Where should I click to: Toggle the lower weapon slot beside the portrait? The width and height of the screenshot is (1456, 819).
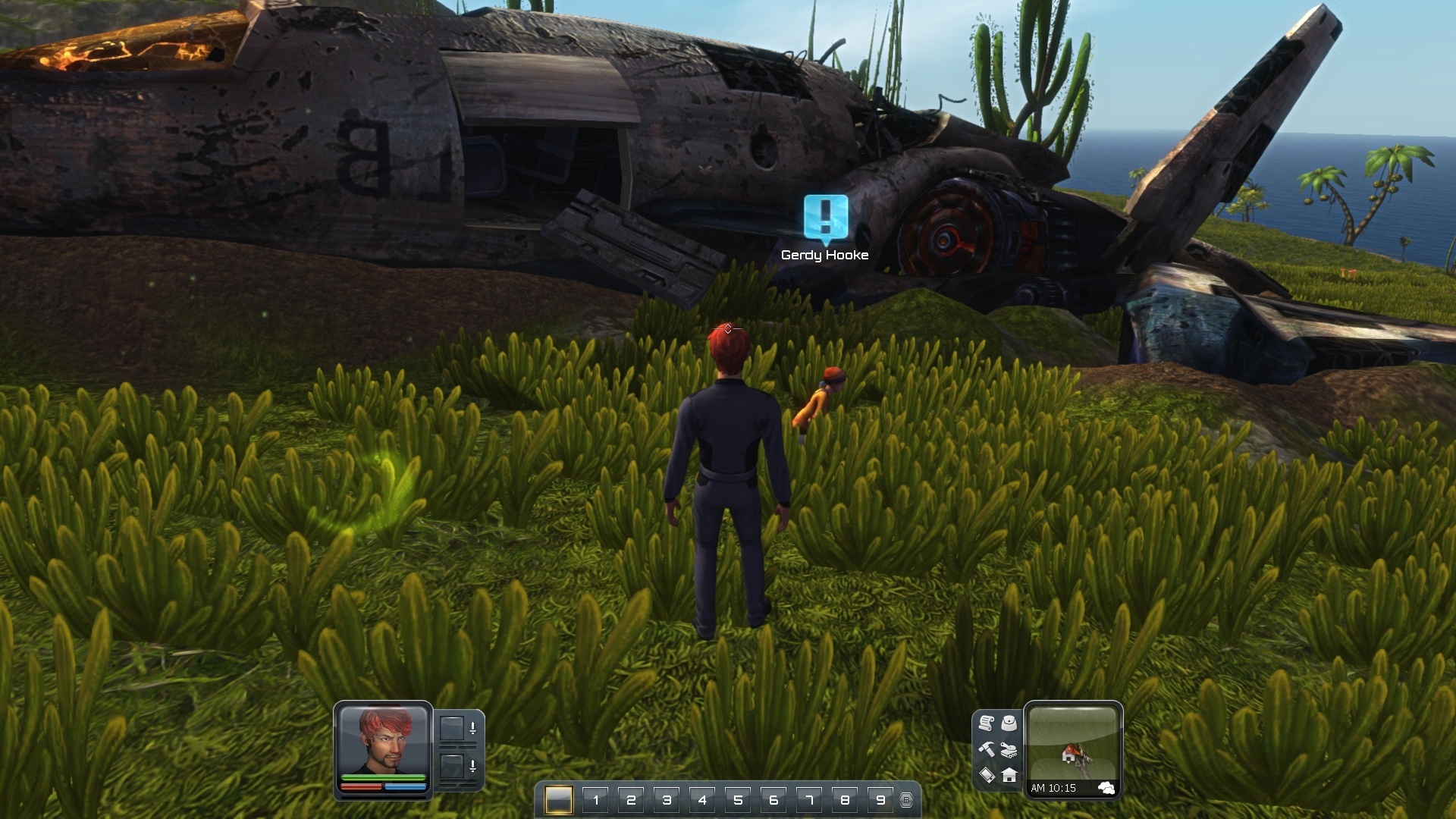[453, 767]
